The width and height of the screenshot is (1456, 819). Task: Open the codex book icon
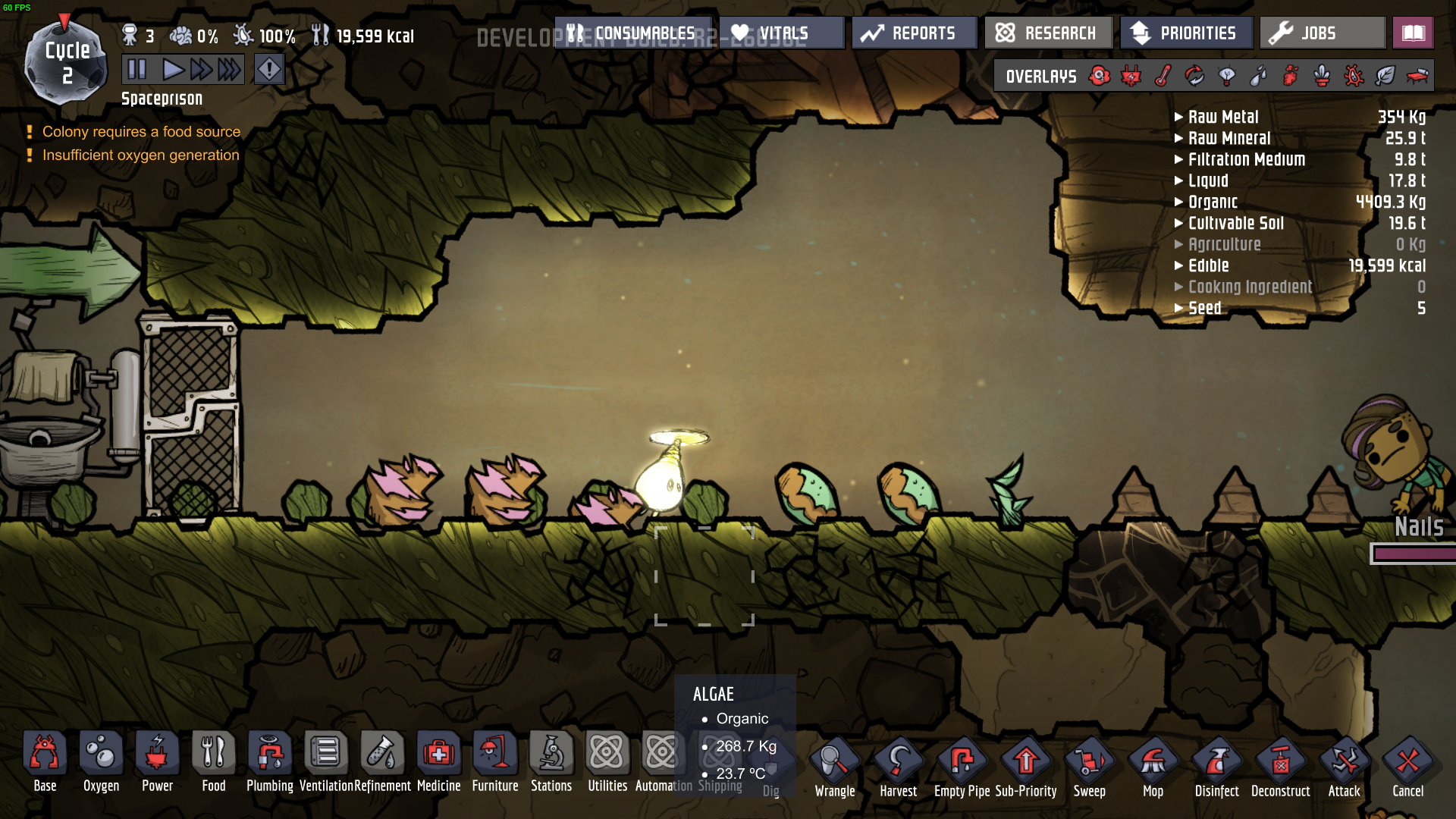click(x=1414, y=33)
